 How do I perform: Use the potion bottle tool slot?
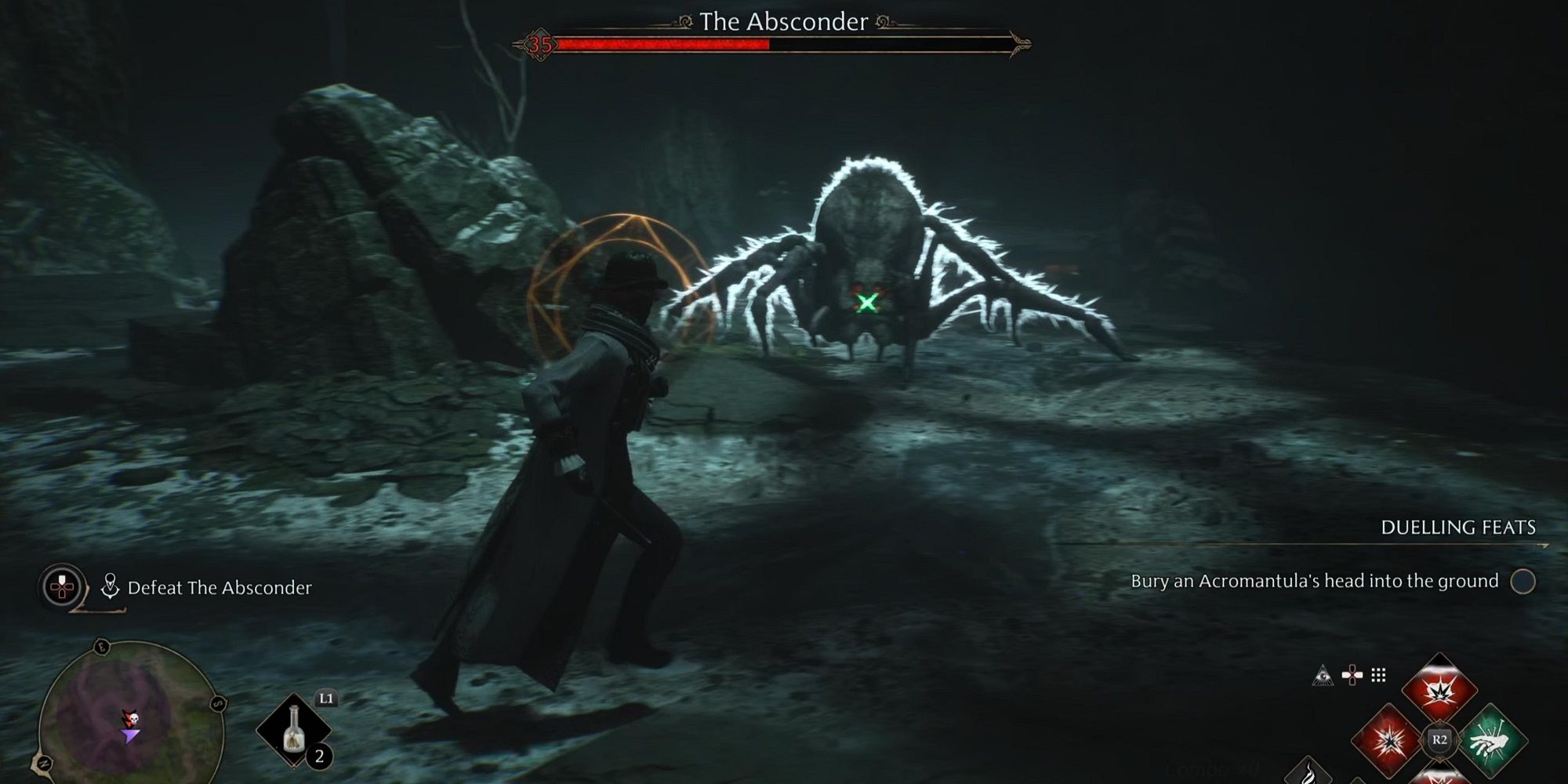coord(294,731)
